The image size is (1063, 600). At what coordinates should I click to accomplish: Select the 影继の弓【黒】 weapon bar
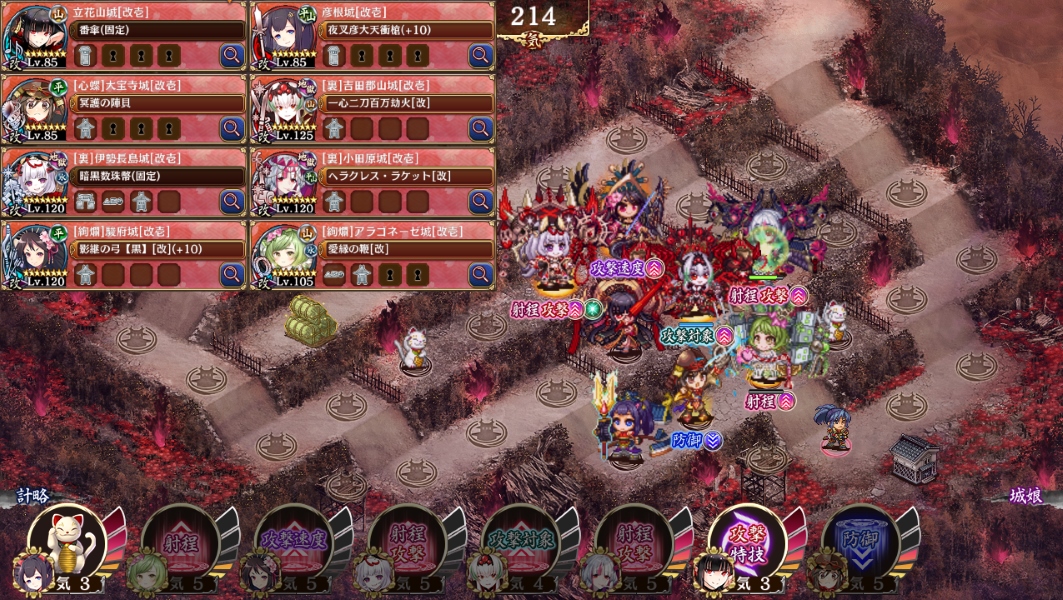(158, 249)
